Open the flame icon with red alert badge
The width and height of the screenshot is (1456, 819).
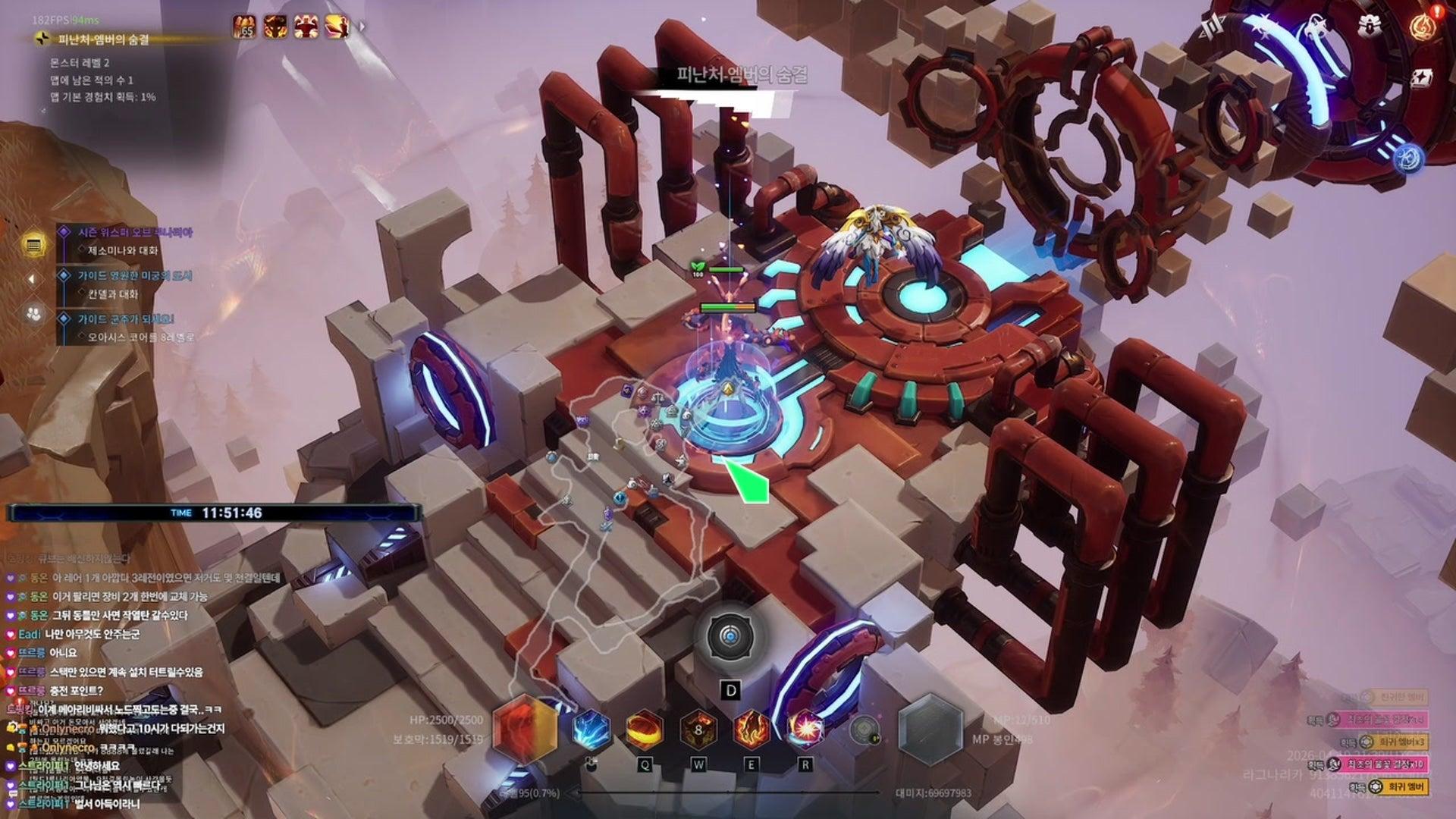(x=1423, y=25)
